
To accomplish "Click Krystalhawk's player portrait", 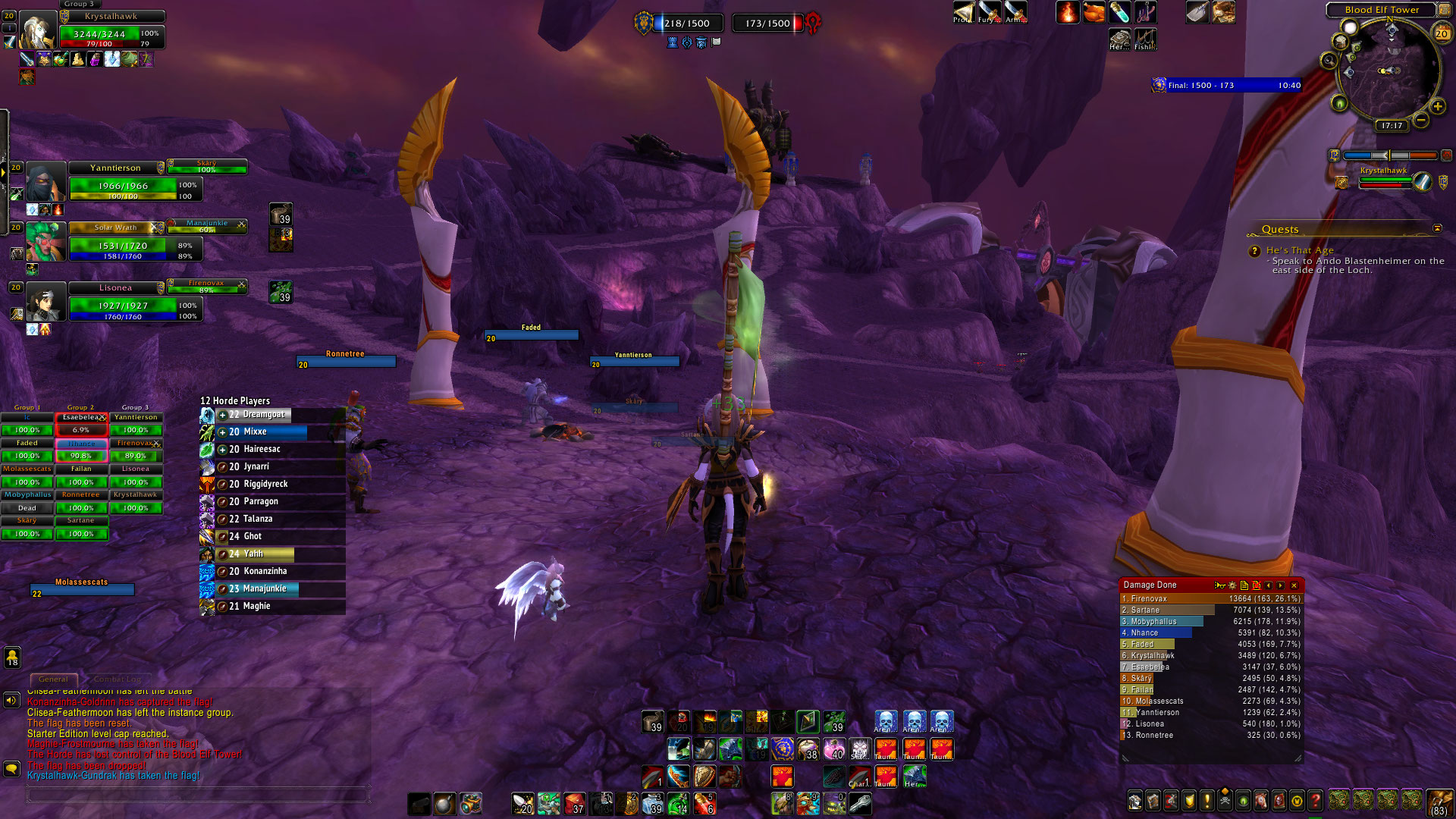I will tap(36, 30).
